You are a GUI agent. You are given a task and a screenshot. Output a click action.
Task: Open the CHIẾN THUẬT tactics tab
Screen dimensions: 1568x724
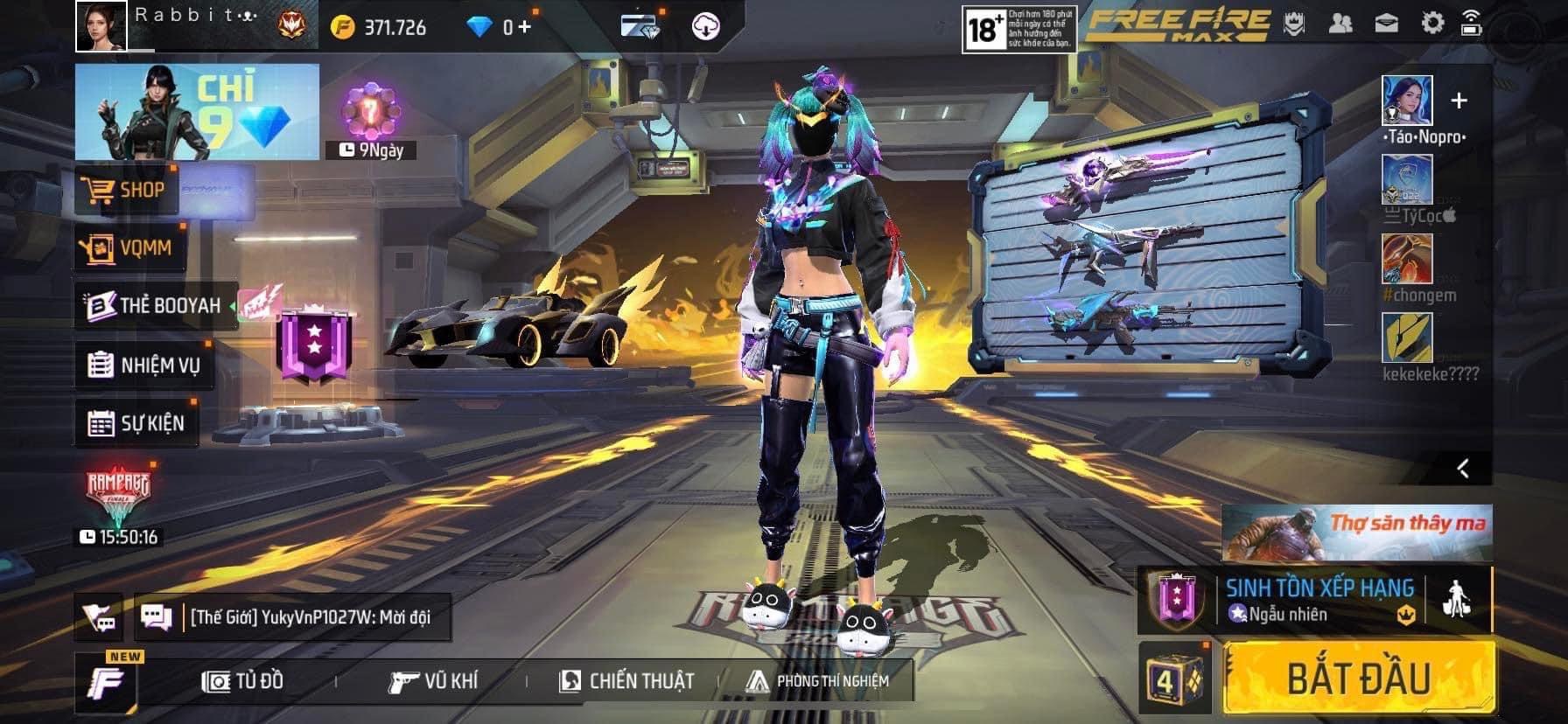pos(626,681)
